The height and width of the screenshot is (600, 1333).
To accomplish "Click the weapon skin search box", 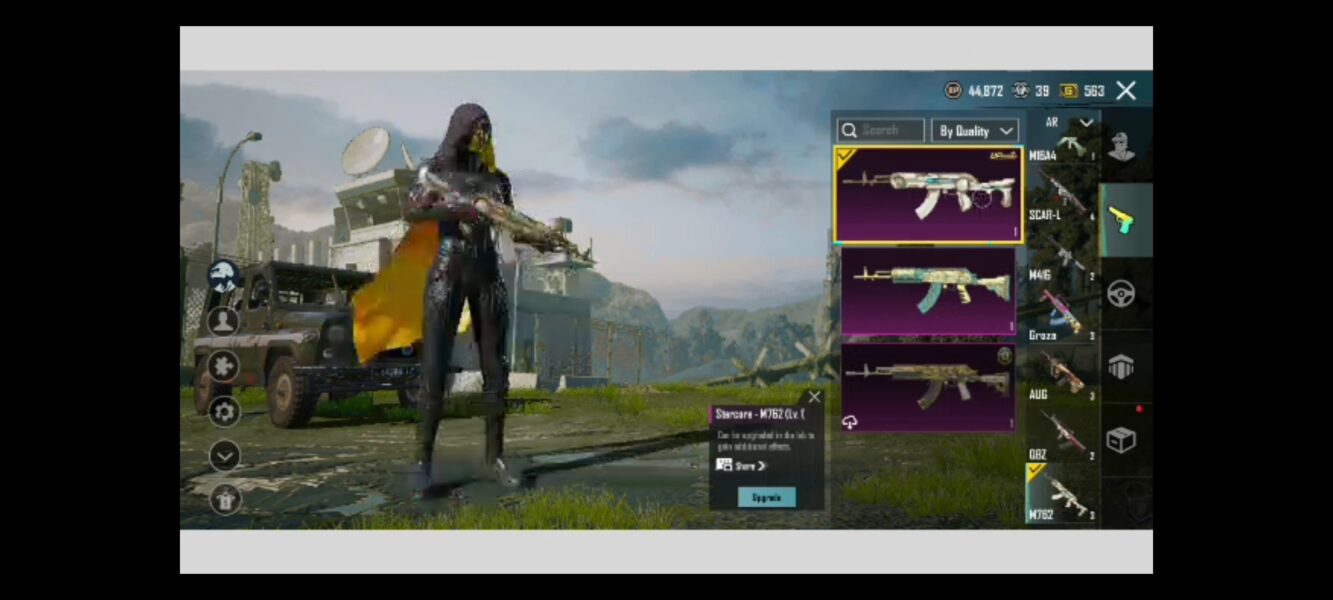I will 880,130.
